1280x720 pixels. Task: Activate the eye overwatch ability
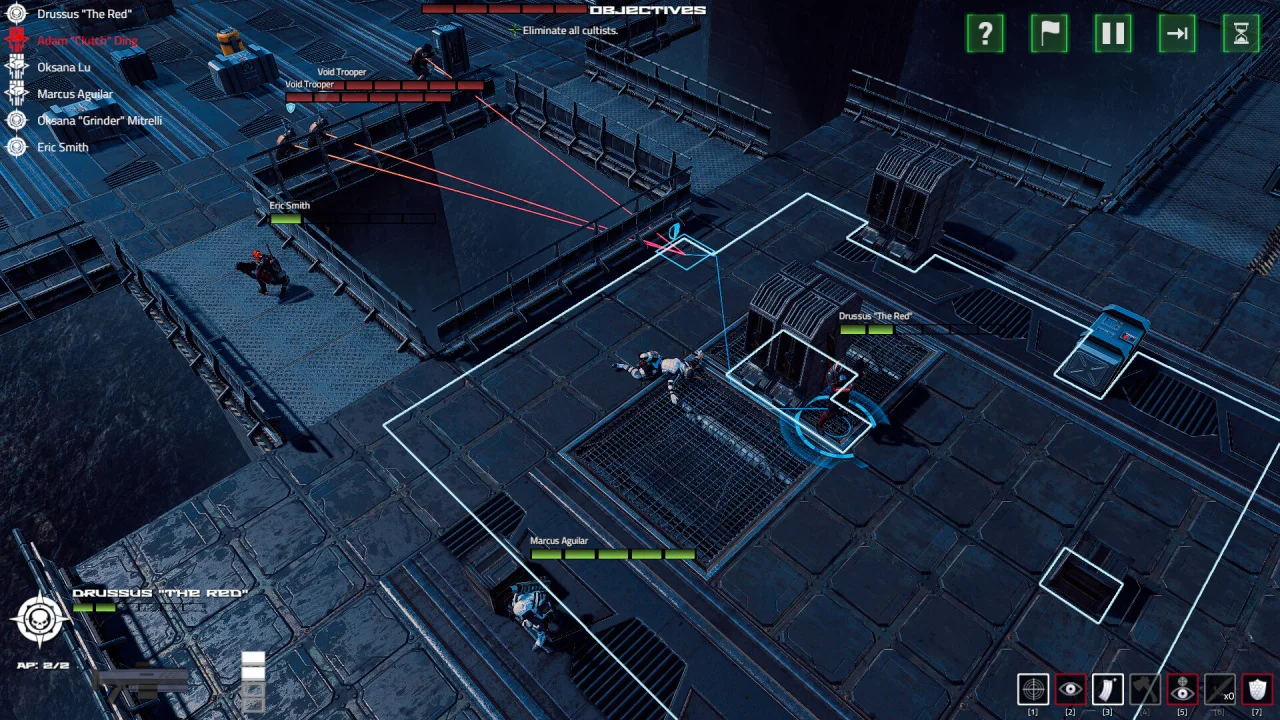point(1070,689)
